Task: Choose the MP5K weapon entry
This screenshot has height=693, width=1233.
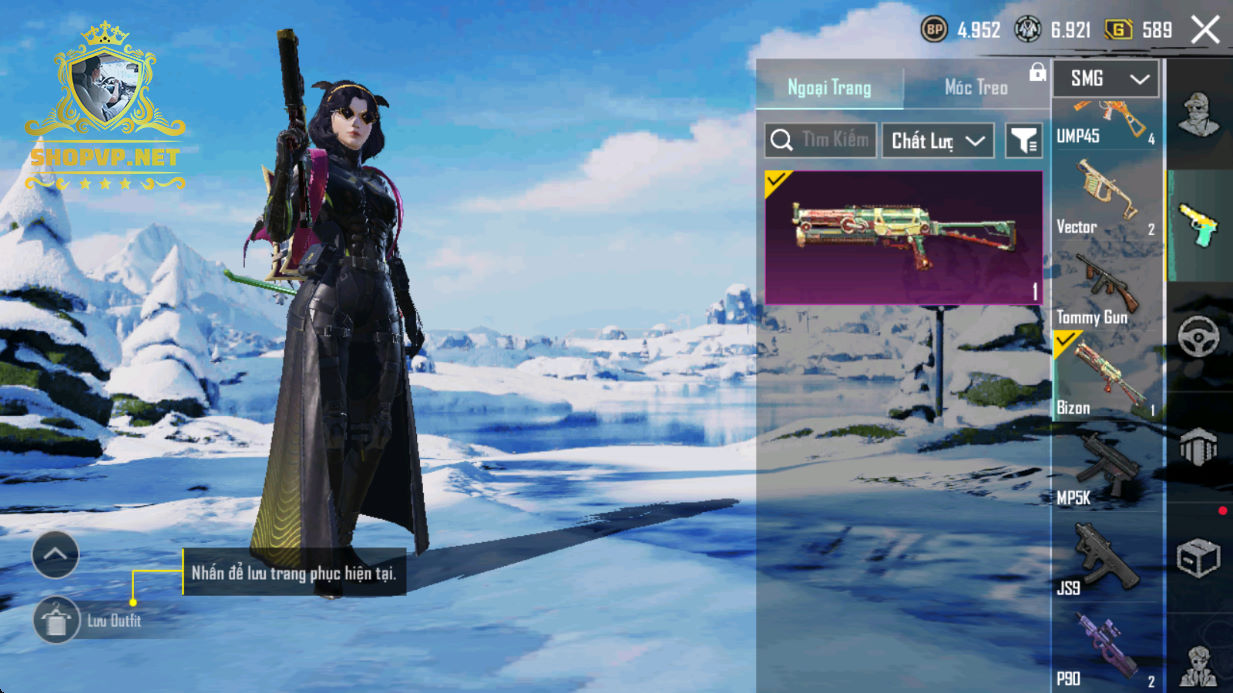Action: tap(1106, 470)
